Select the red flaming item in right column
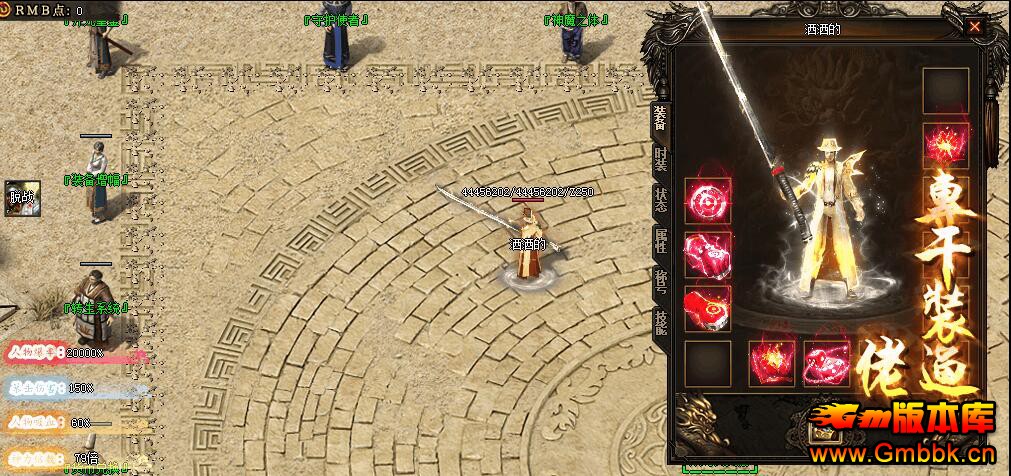This screenshot has height=476, width=1011. click(945, 146)
